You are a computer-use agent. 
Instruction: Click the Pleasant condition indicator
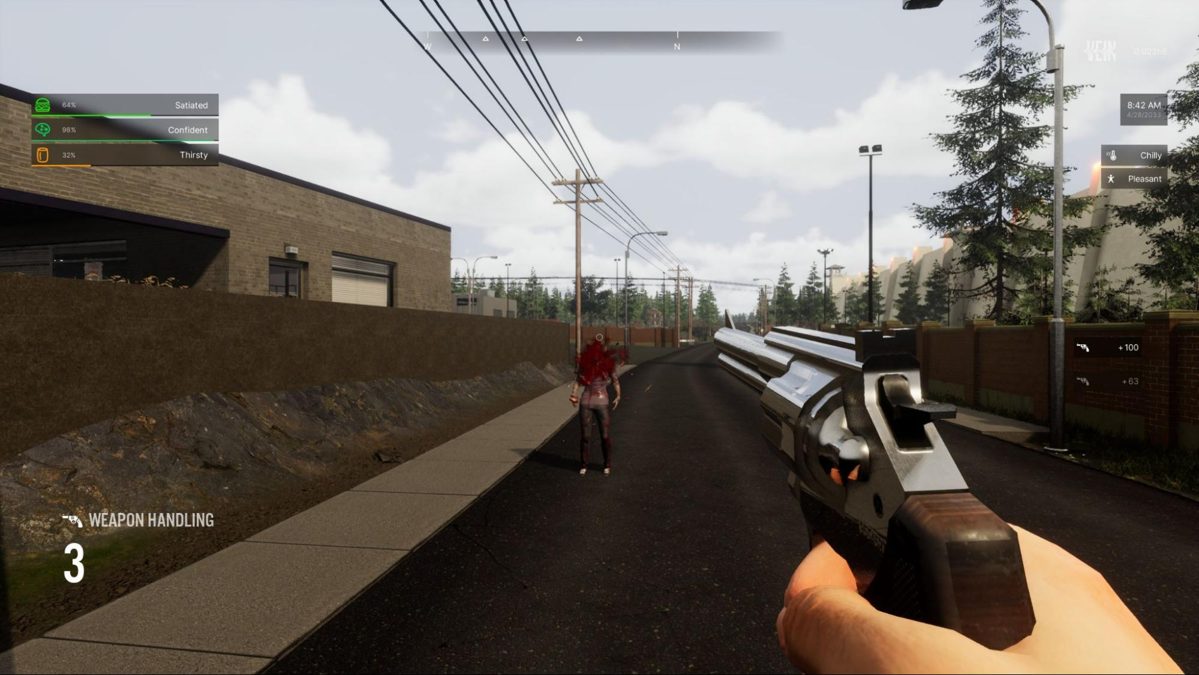tap(1134, 179)
